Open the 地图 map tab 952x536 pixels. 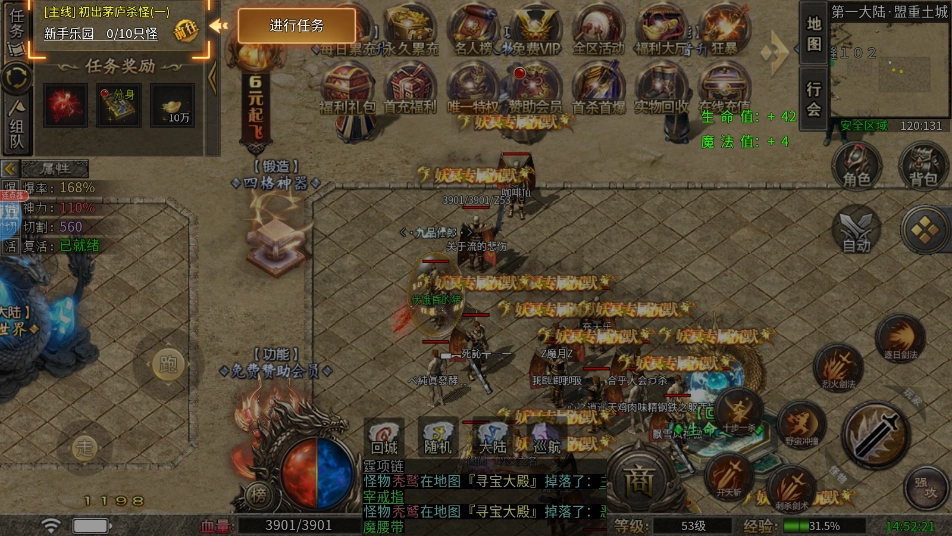(x=814, y=33)
